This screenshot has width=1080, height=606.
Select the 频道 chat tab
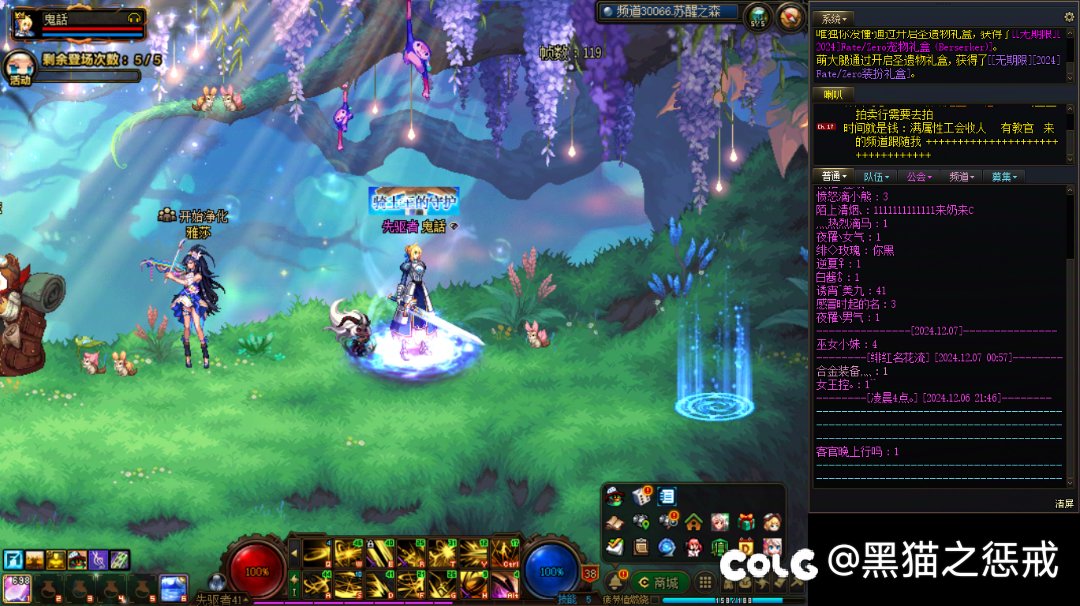[961, 177]
